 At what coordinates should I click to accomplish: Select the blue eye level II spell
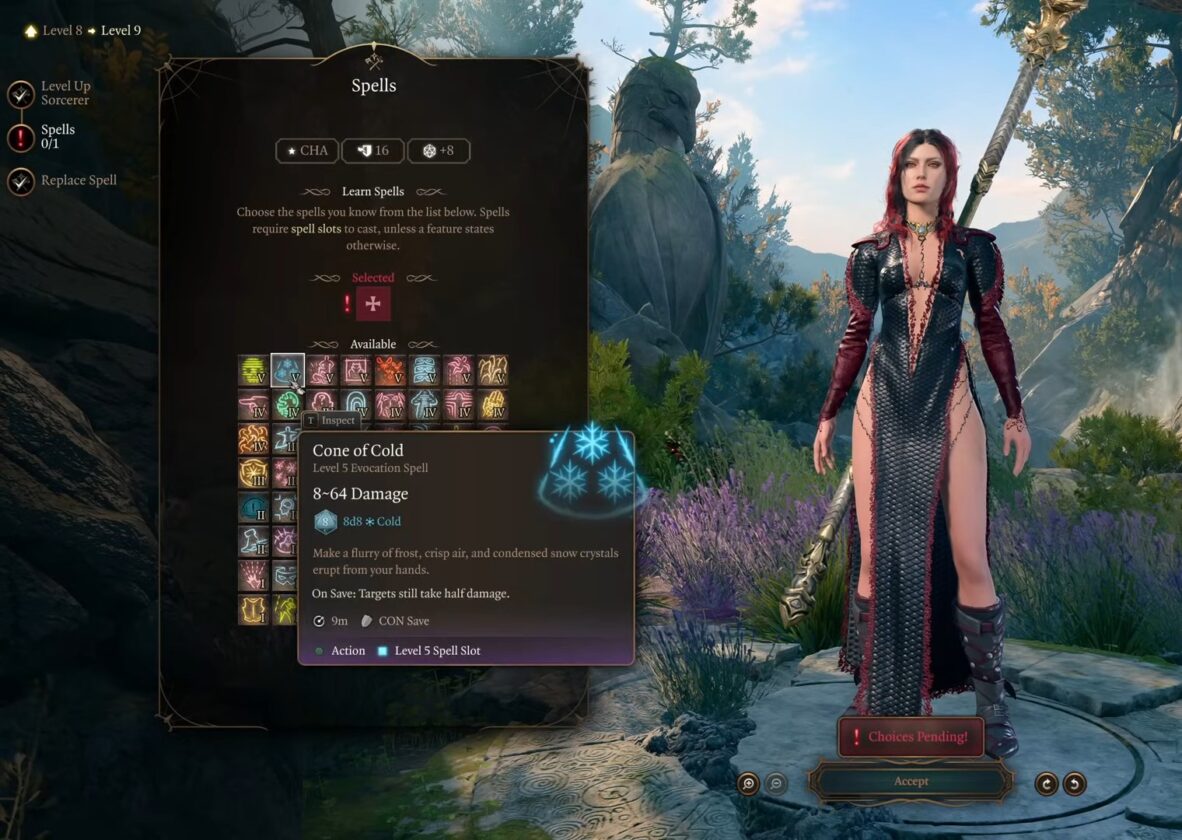point(254,507)
